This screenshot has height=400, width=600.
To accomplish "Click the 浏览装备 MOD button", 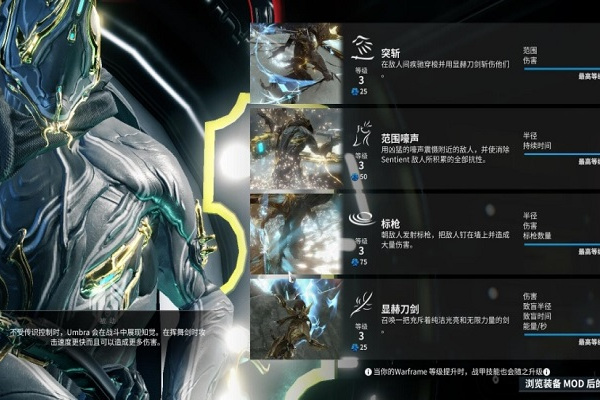I will pyautogui.click(x=560, y=383).
